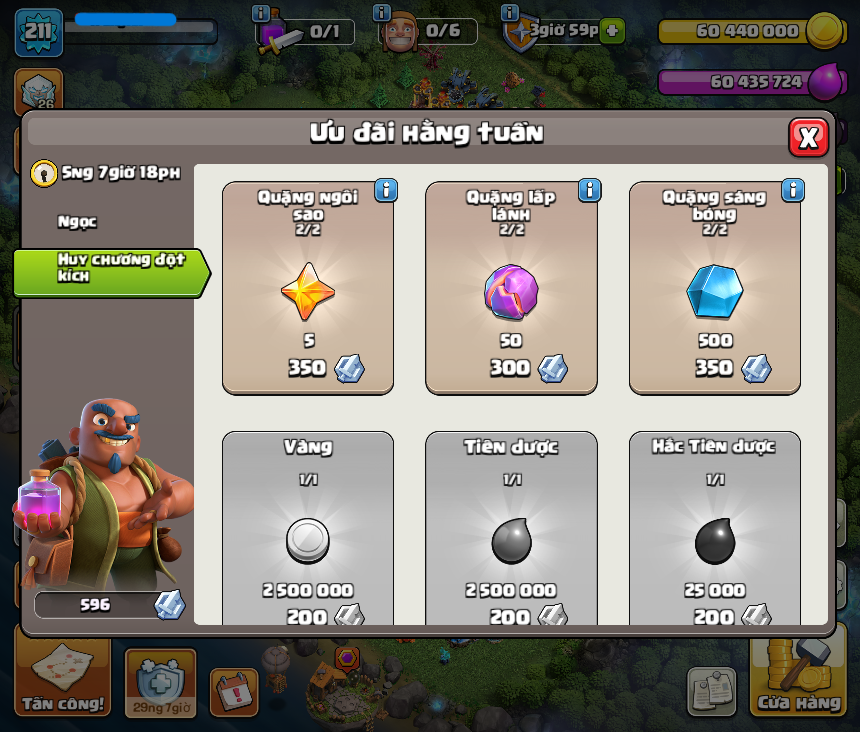Buy the Quặng ngôi sao offer

(x=308, y=288)
